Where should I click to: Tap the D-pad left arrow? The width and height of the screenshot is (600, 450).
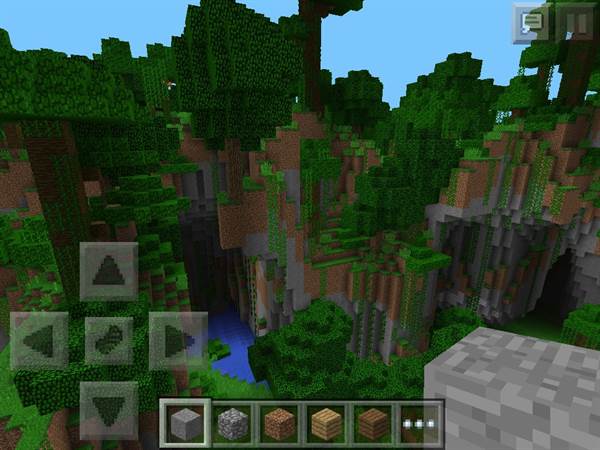[x=39, y=340]
